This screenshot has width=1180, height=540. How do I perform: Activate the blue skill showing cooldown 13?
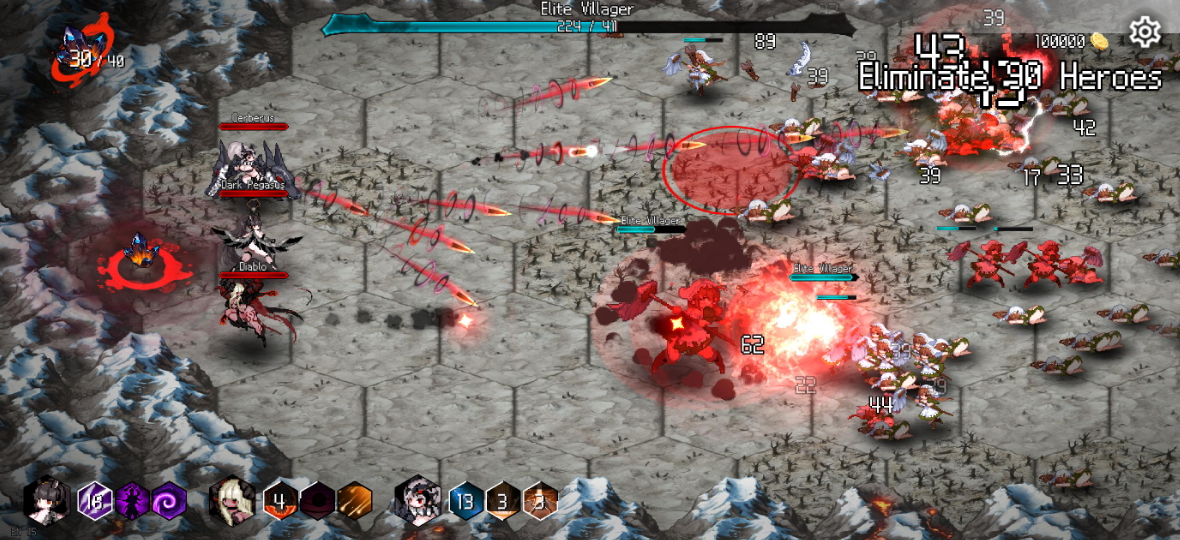pos(466,499)
